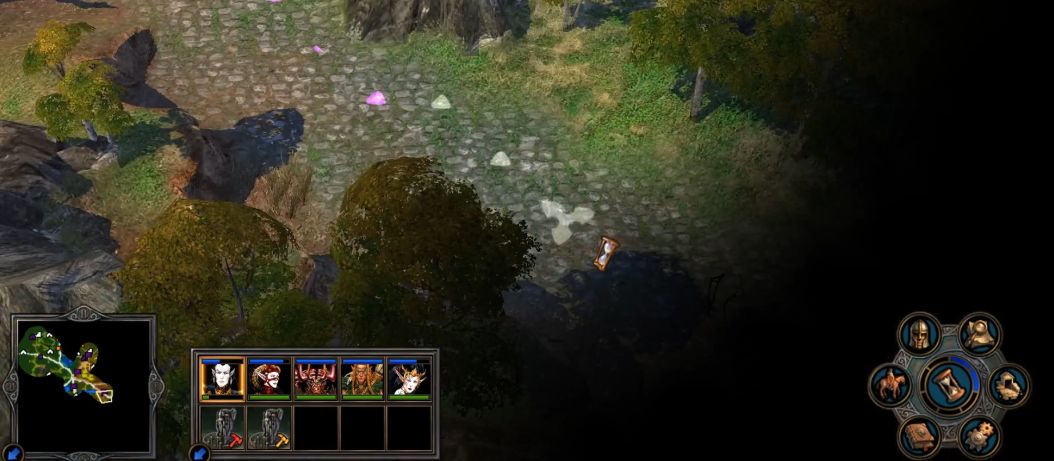Open the hero screen via helmet icon
The width and height of the screenshot is (1054, 461).
click(x=918, y=336)
